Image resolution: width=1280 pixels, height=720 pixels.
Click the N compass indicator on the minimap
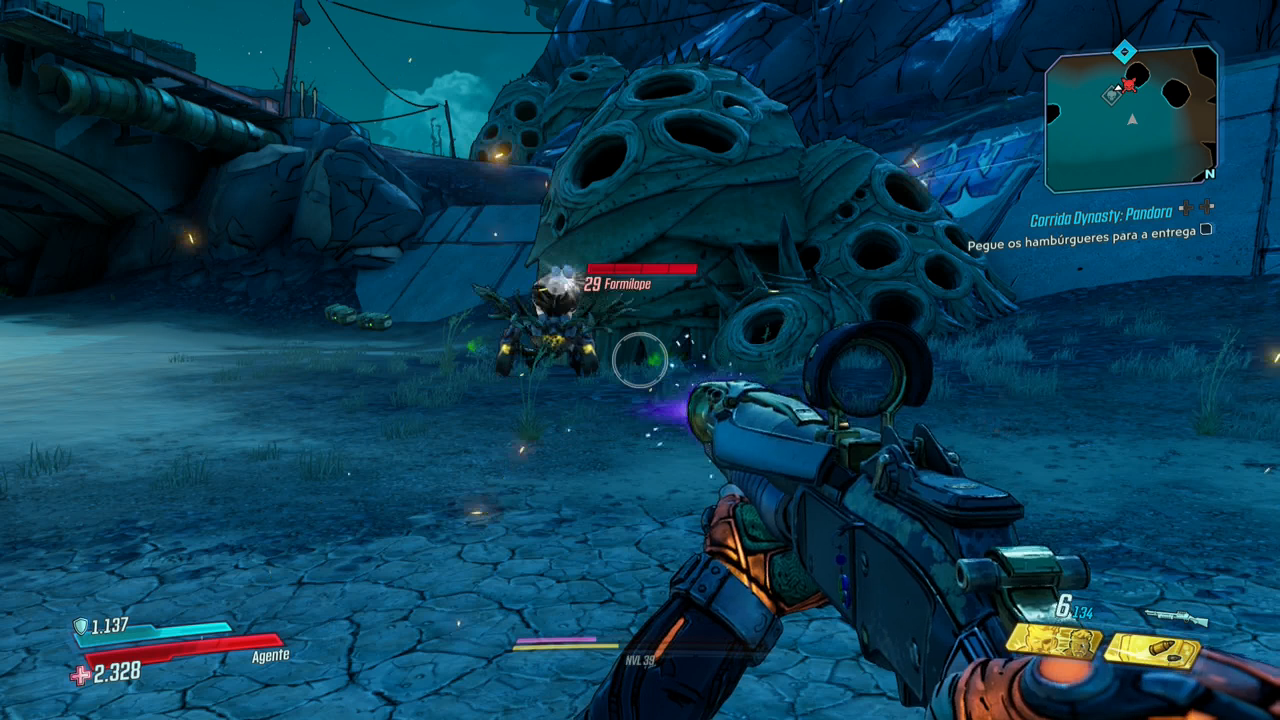(x=1209, y=174)
